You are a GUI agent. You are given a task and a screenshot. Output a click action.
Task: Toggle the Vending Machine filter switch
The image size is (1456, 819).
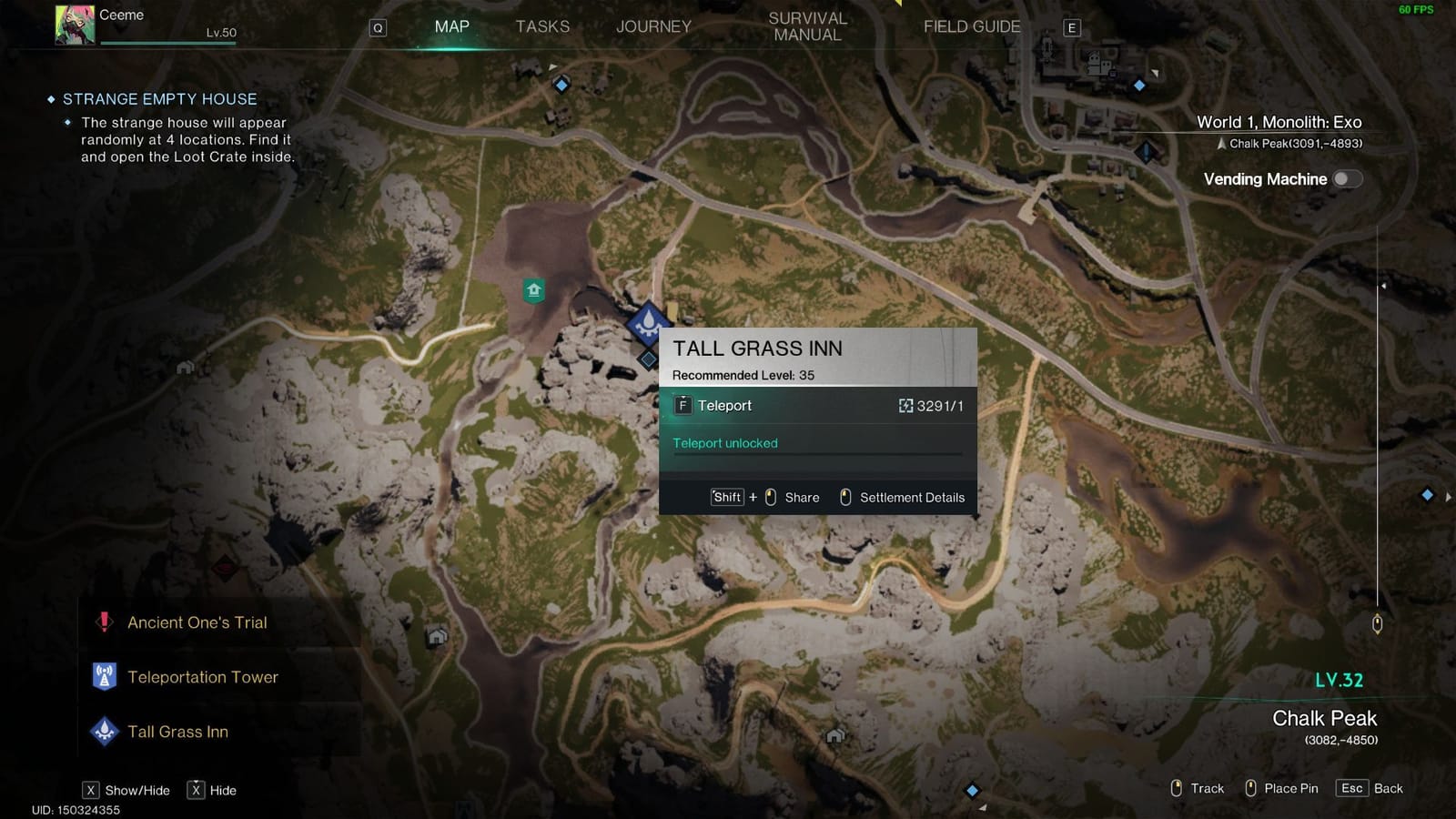click(1347, 179)
